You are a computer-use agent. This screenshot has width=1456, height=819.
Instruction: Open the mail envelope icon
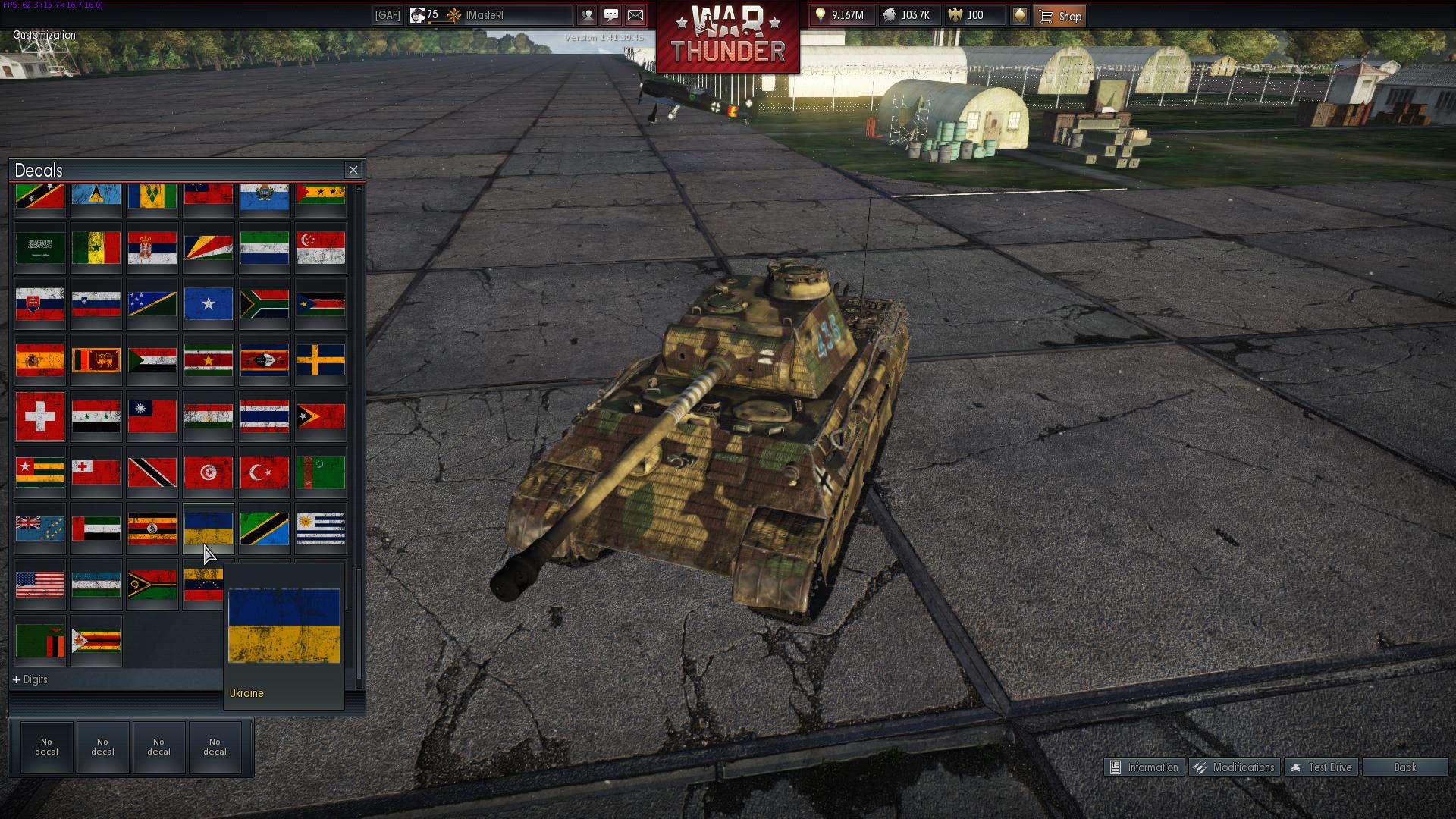[x=635, y=15]
